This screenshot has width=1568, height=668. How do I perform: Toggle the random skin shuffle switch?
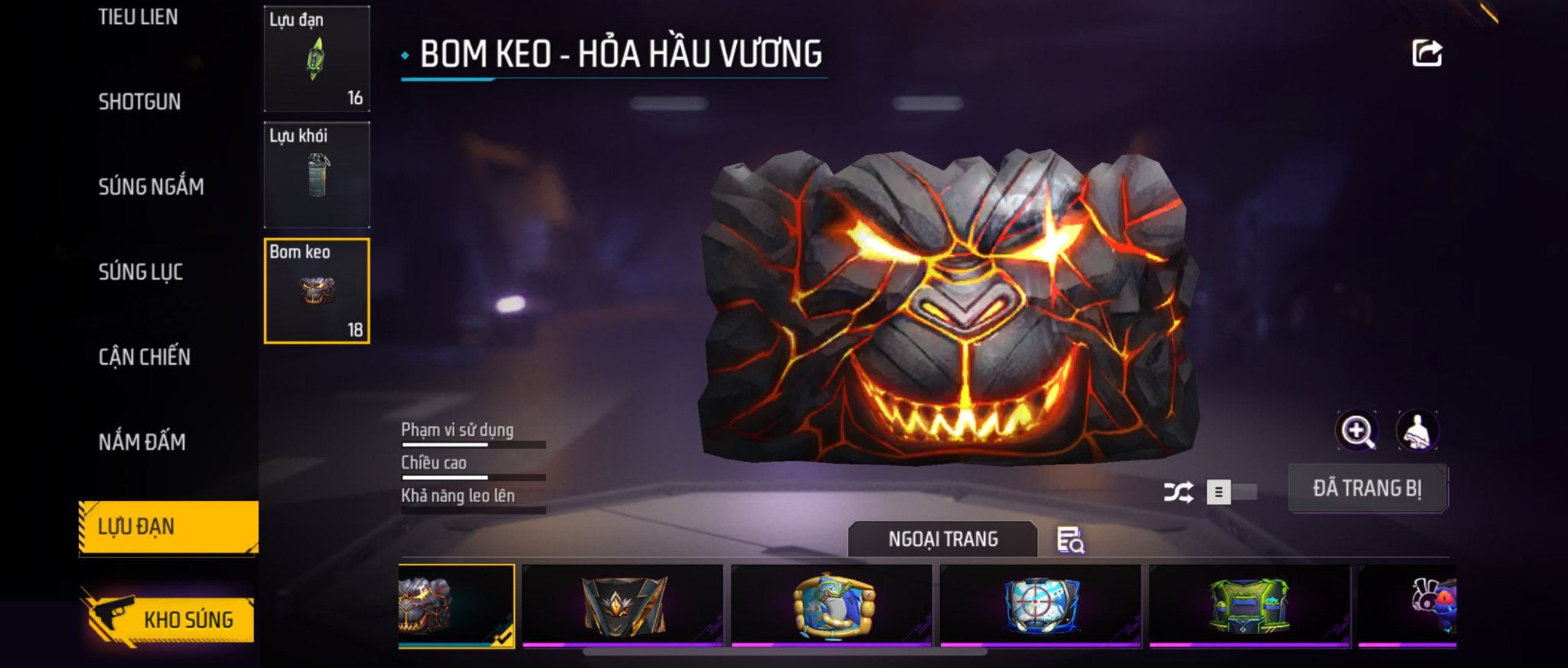click(x=1230, y=492)
